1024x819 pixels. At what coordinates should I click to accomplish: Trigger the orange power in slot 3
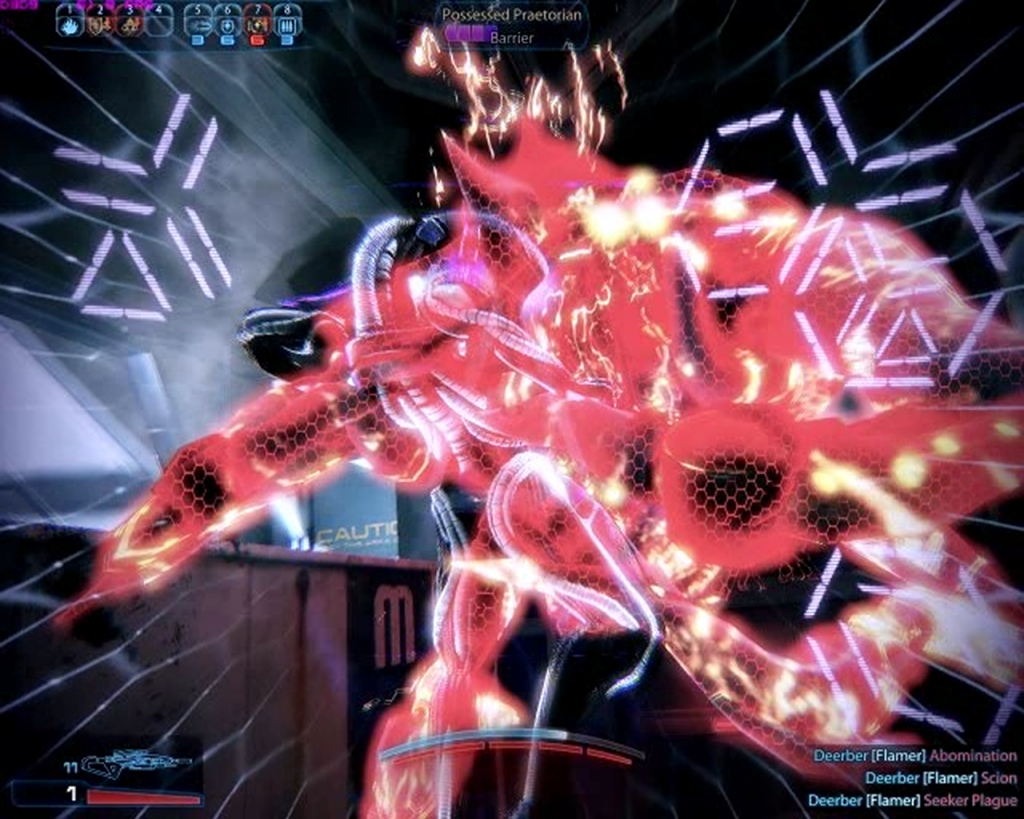pyautogui.click(x=128, y=22)
